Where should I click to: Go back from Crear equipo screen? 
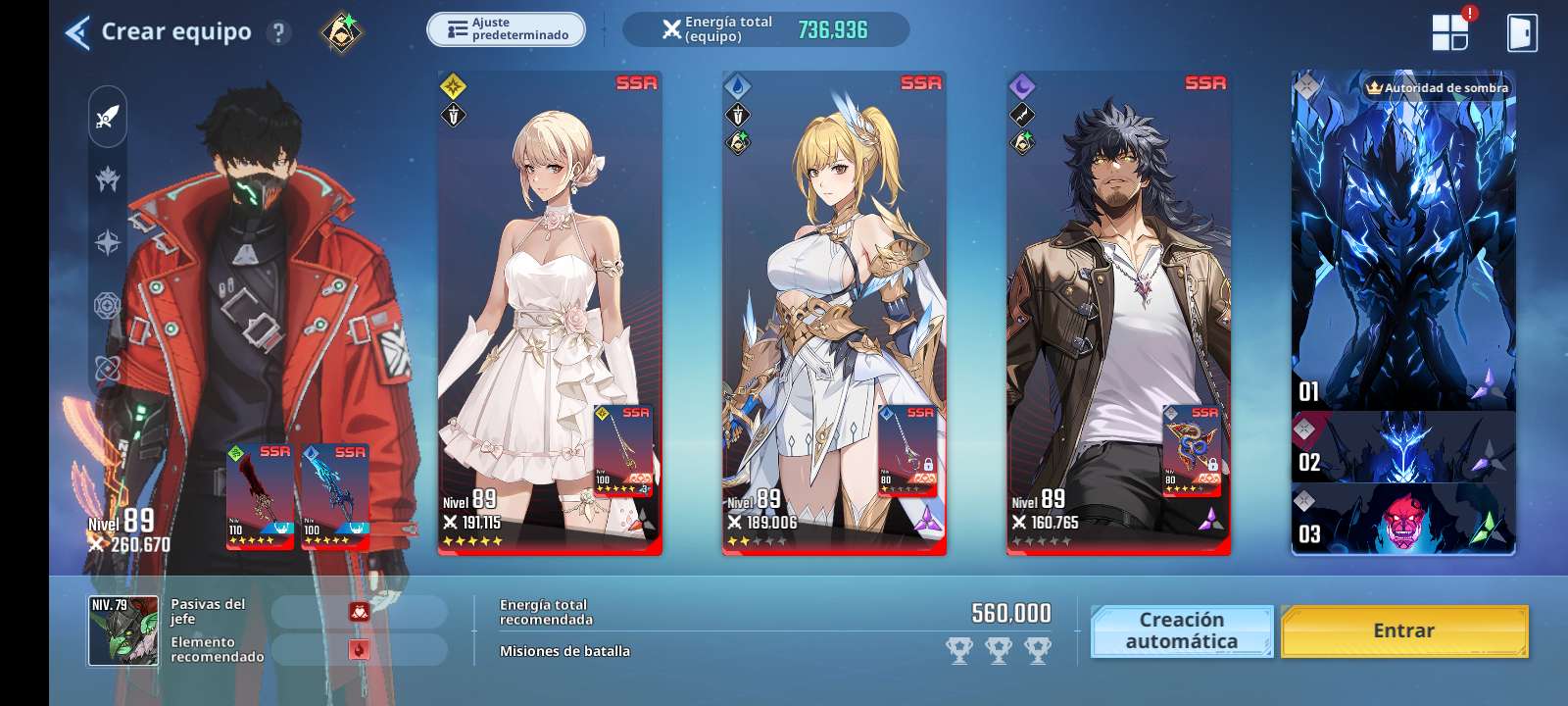[x=77, y=32]
